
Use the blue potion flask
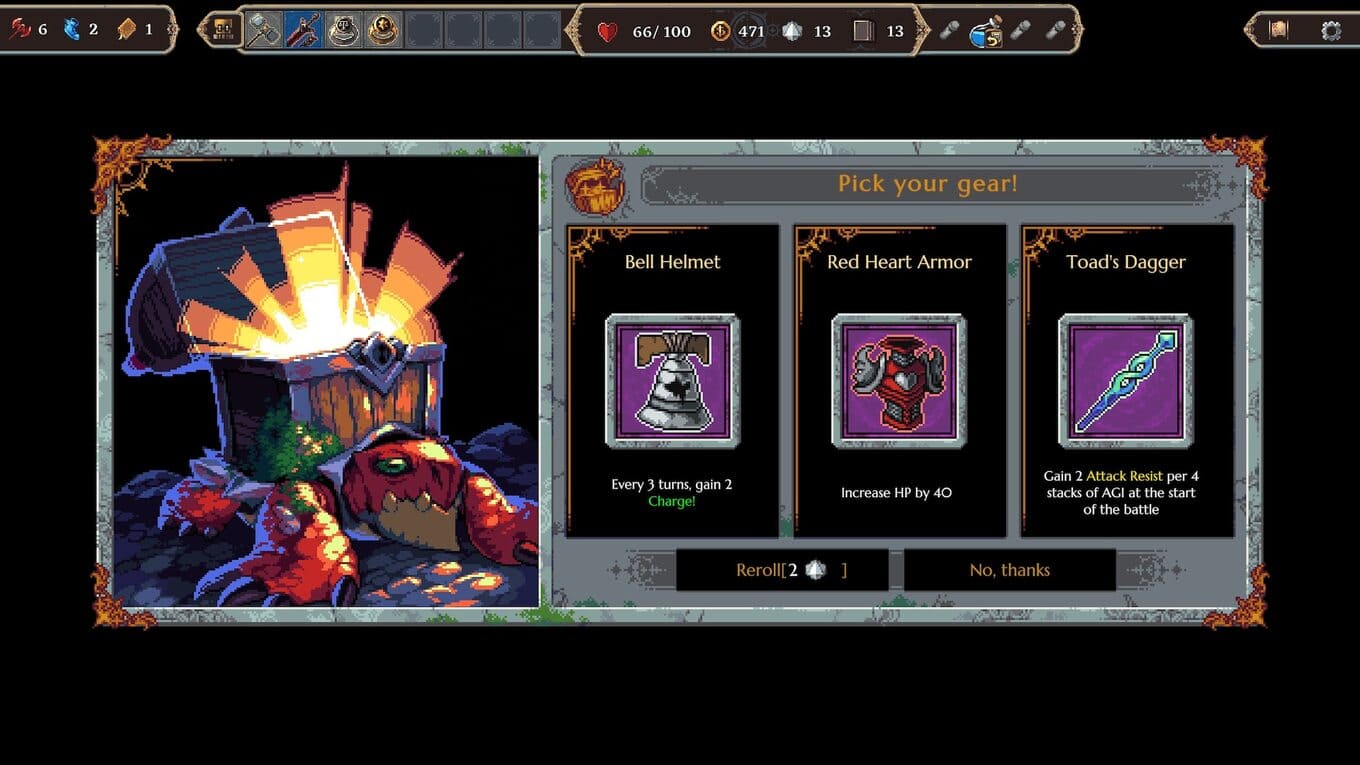pyautogui.click(x=985, y=31)
